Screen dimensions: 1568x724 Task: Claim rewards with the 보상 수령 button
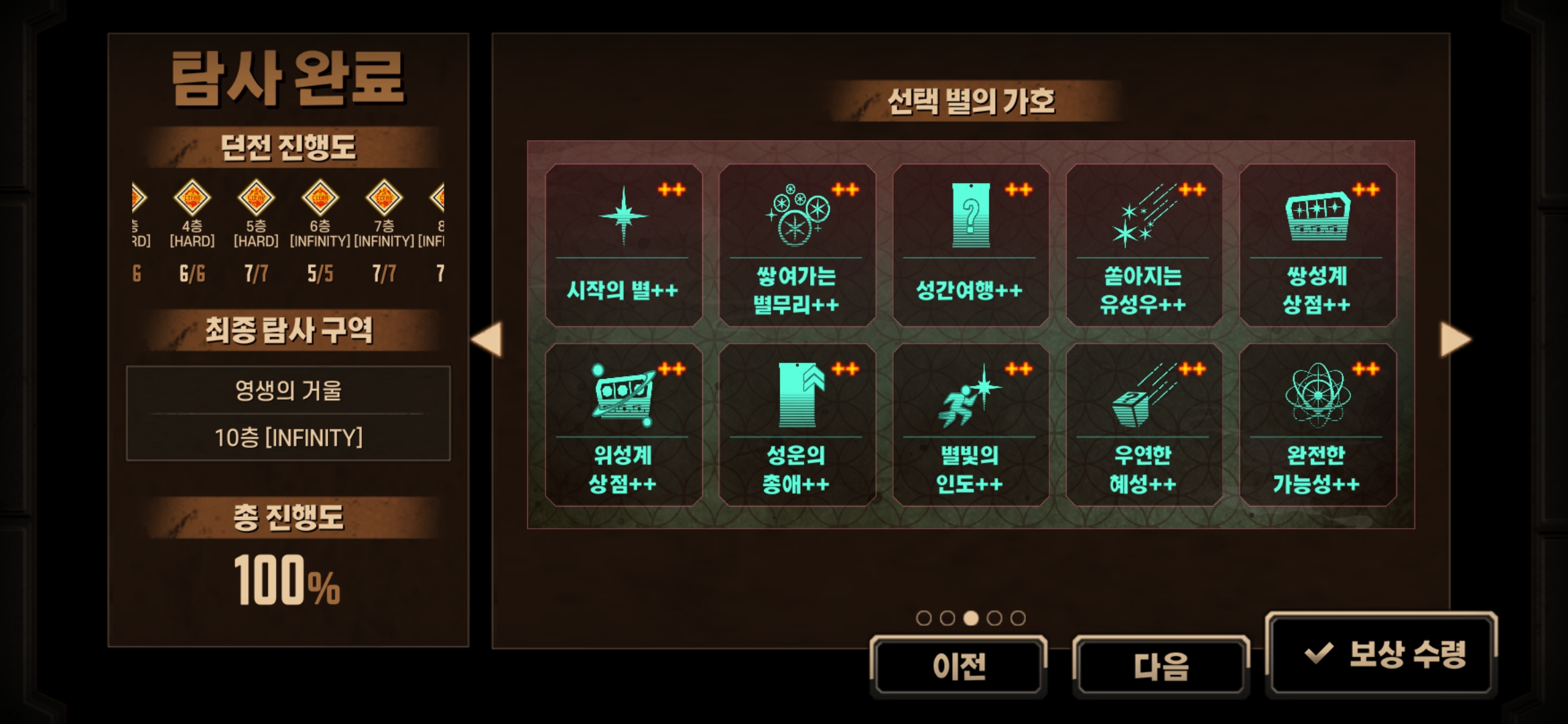1382,654
